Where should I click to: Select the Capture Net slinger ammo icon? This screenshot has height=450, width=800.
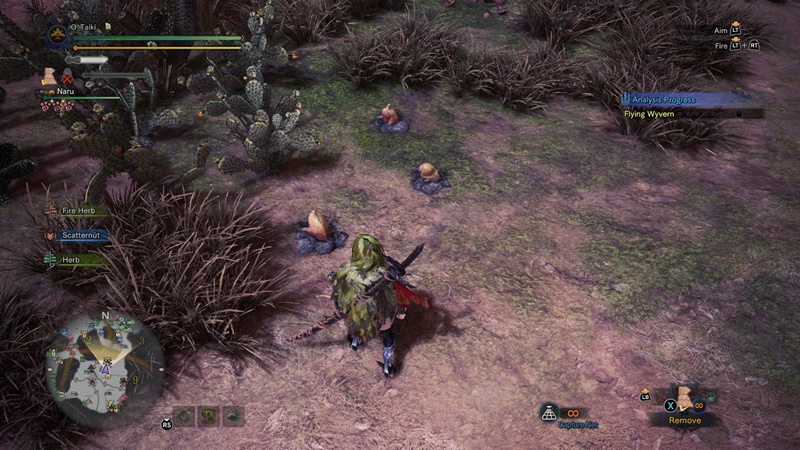tap(549, 411)
